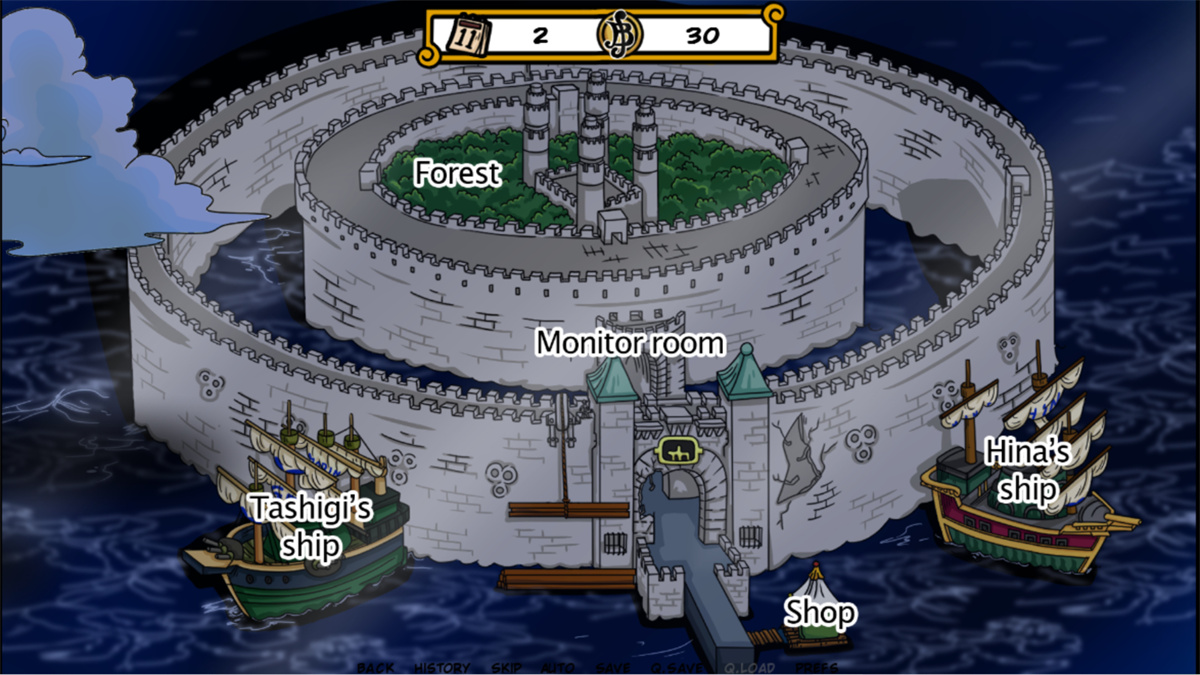Enter the Monitor room

(x=630, y=343)
